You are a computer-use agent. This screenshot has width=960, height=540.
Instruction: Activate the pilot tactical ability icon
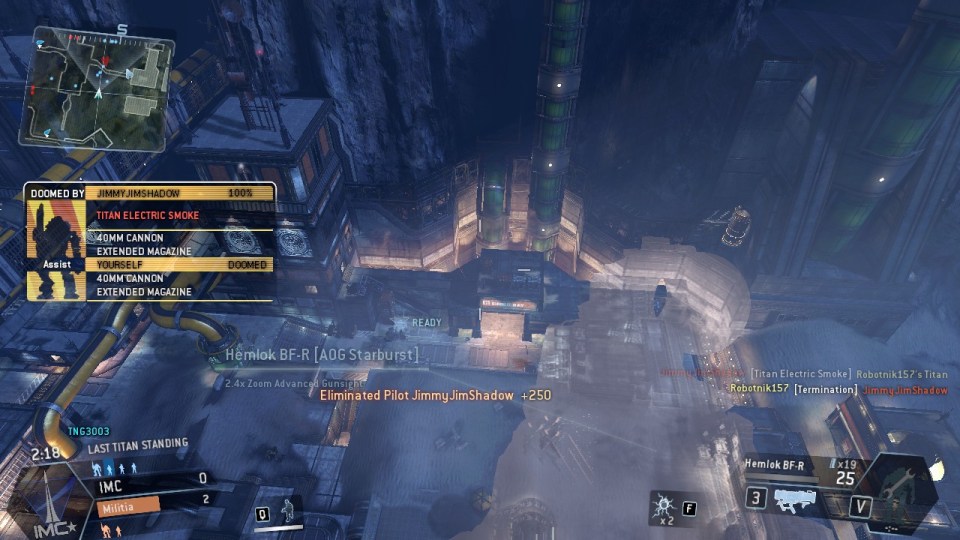pyautogui.click(x=288, y=508)
